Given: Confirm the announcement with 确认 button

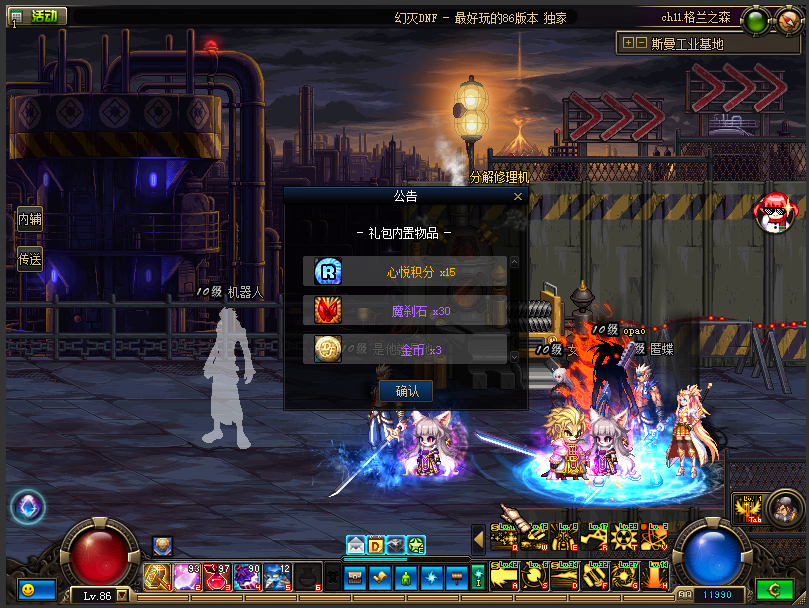Looking at the screenshot, I should (406, 391).
